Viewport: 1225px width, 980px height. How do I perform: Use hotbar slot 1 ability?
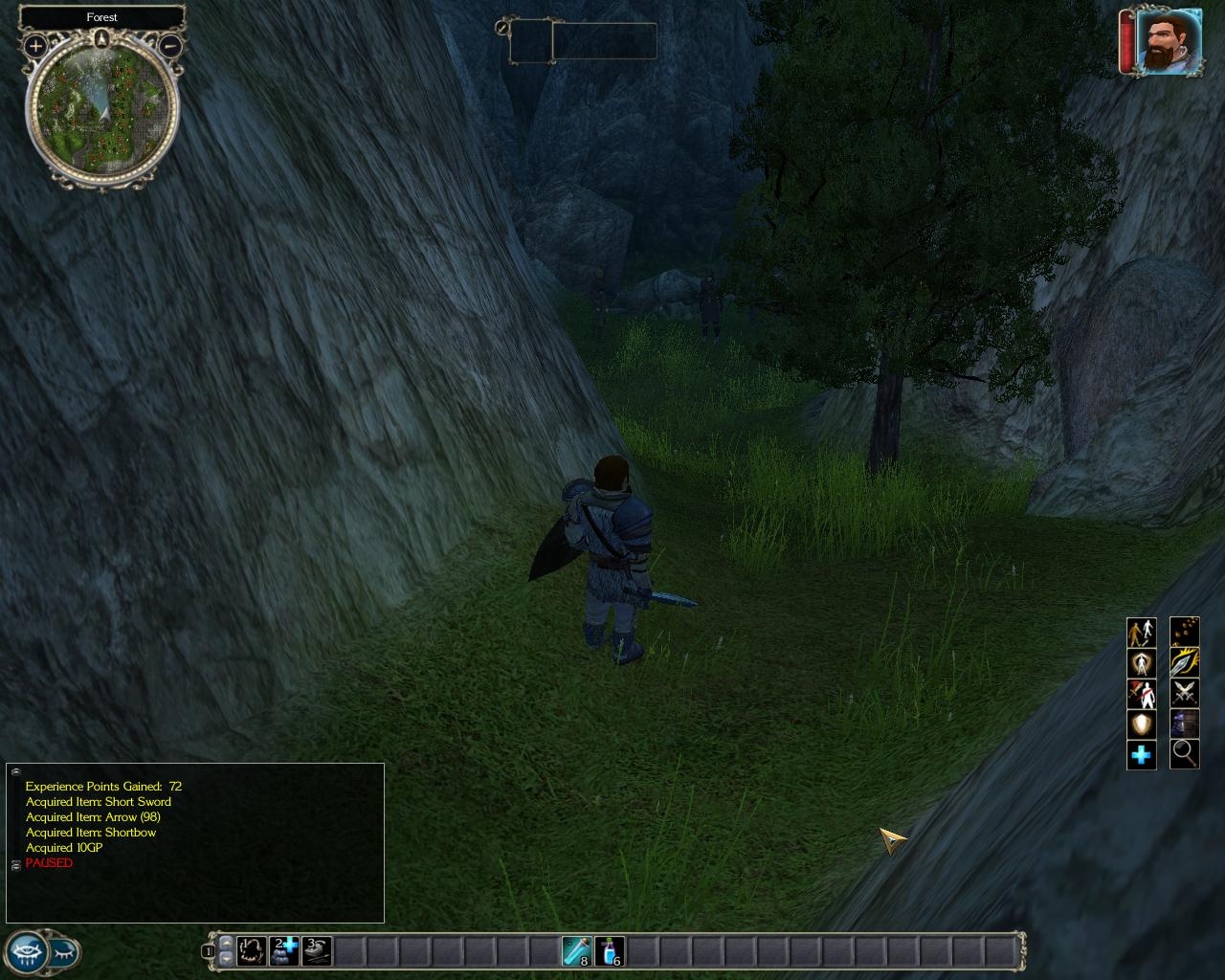point(252,950)
